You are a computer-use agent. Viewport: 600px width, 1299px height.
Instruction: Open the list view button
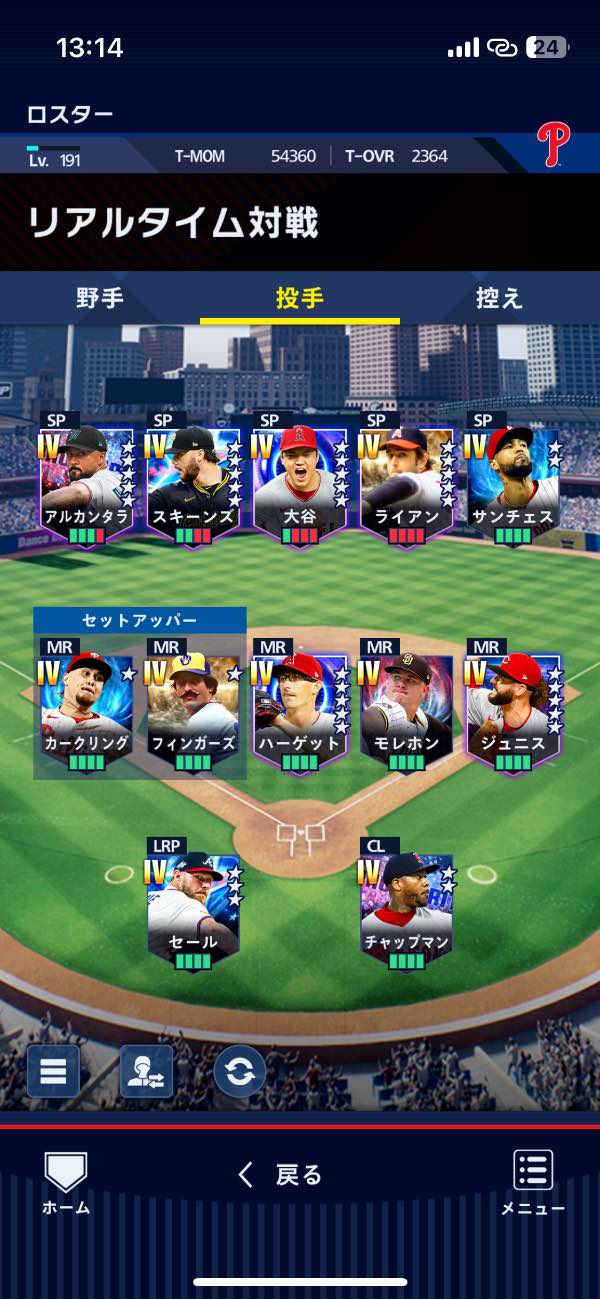click(x=53, y=1071)
